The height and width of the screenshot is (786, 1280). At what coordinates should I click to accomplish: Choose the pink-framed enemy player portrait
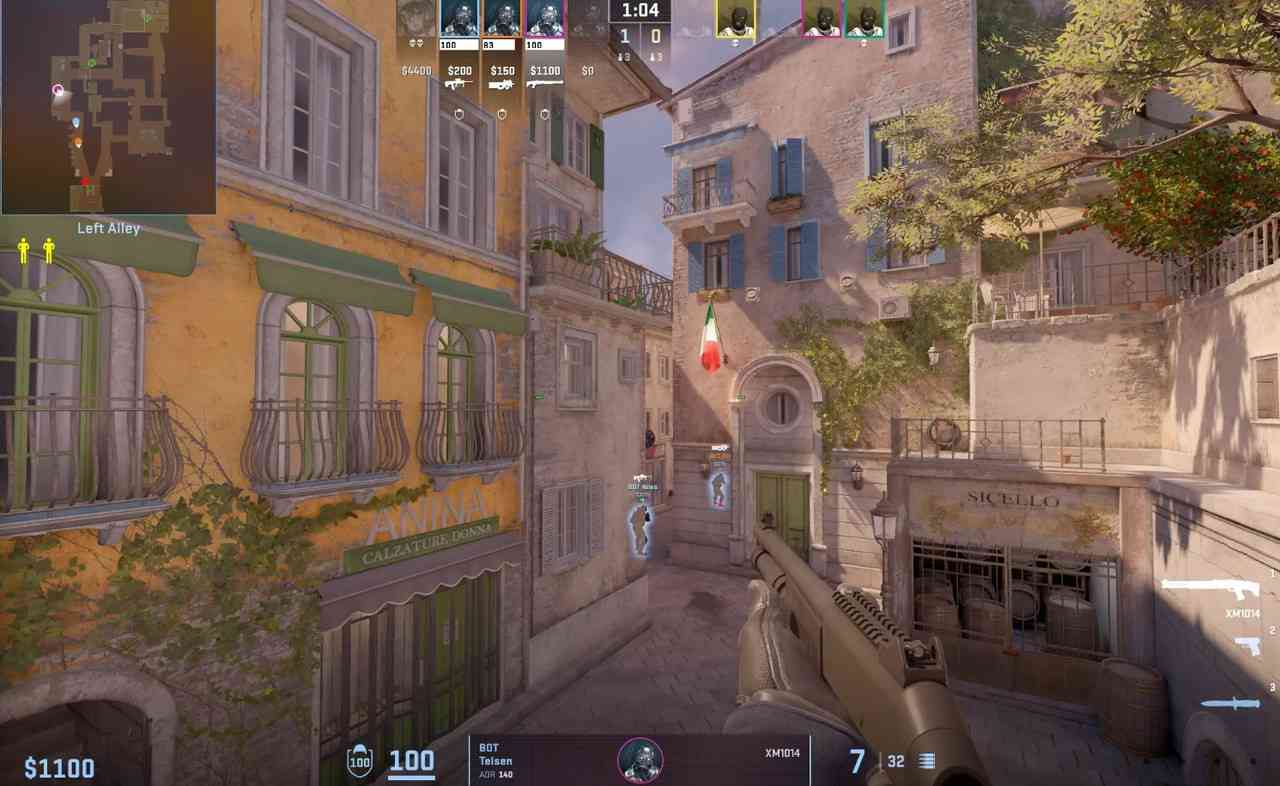coord(822,19)
